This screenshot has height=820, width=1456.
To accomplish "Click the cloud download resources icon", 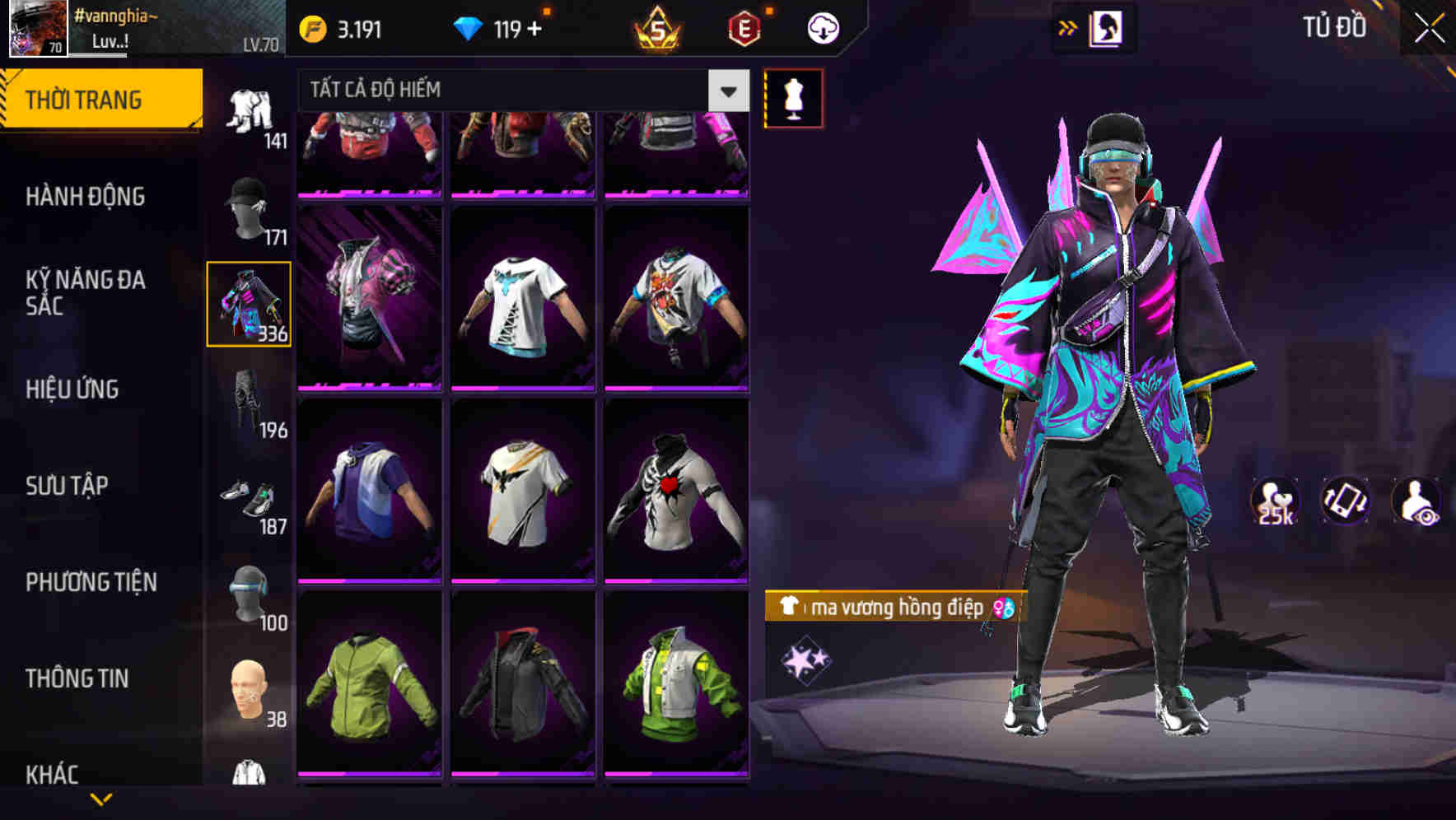I will pos(821,27).
